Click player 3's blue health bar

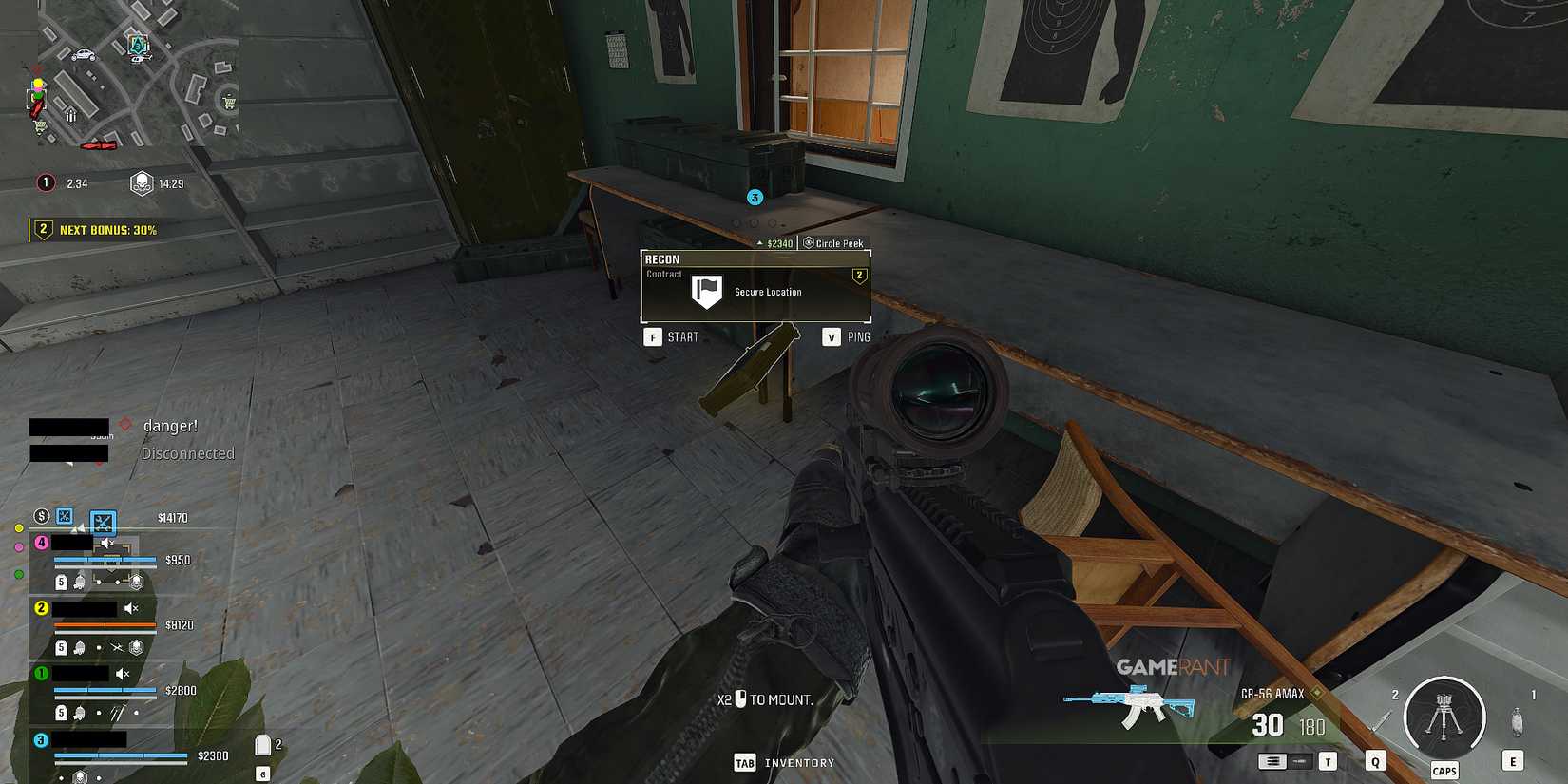coord(119,755)
